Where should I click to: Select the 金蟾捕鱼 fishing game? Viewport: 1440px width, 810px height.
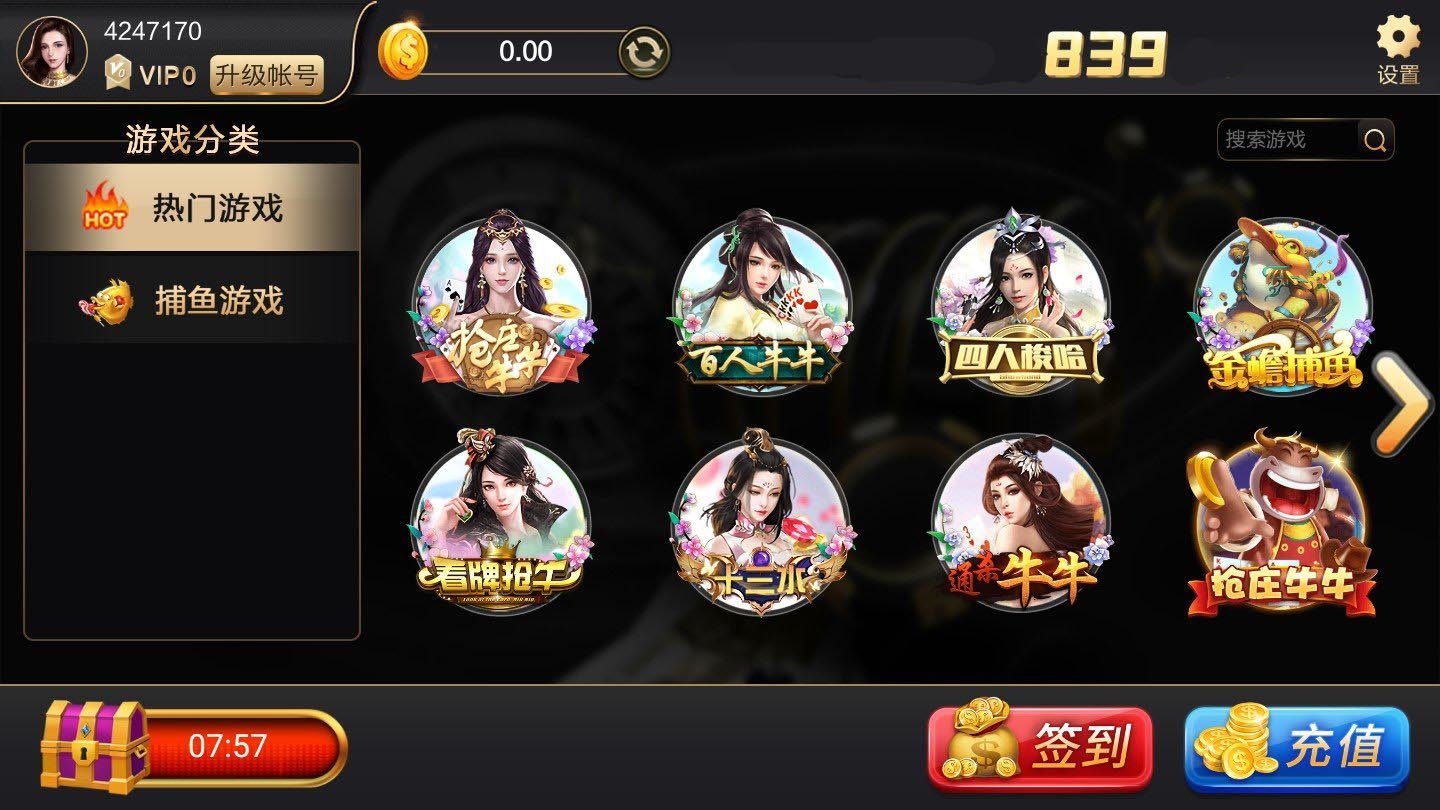click(1282, 305)
